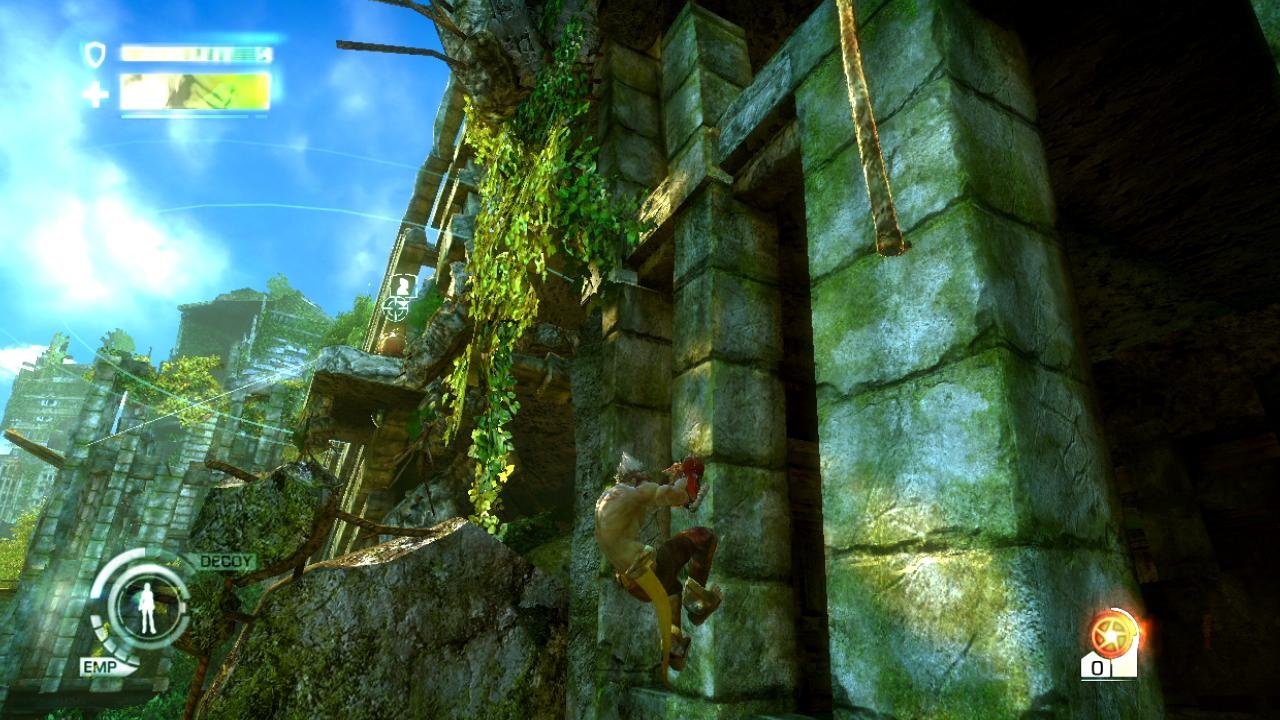Click the white health cross icon
This screenshot has width=1280, height=720.
(x=95, y=94)
